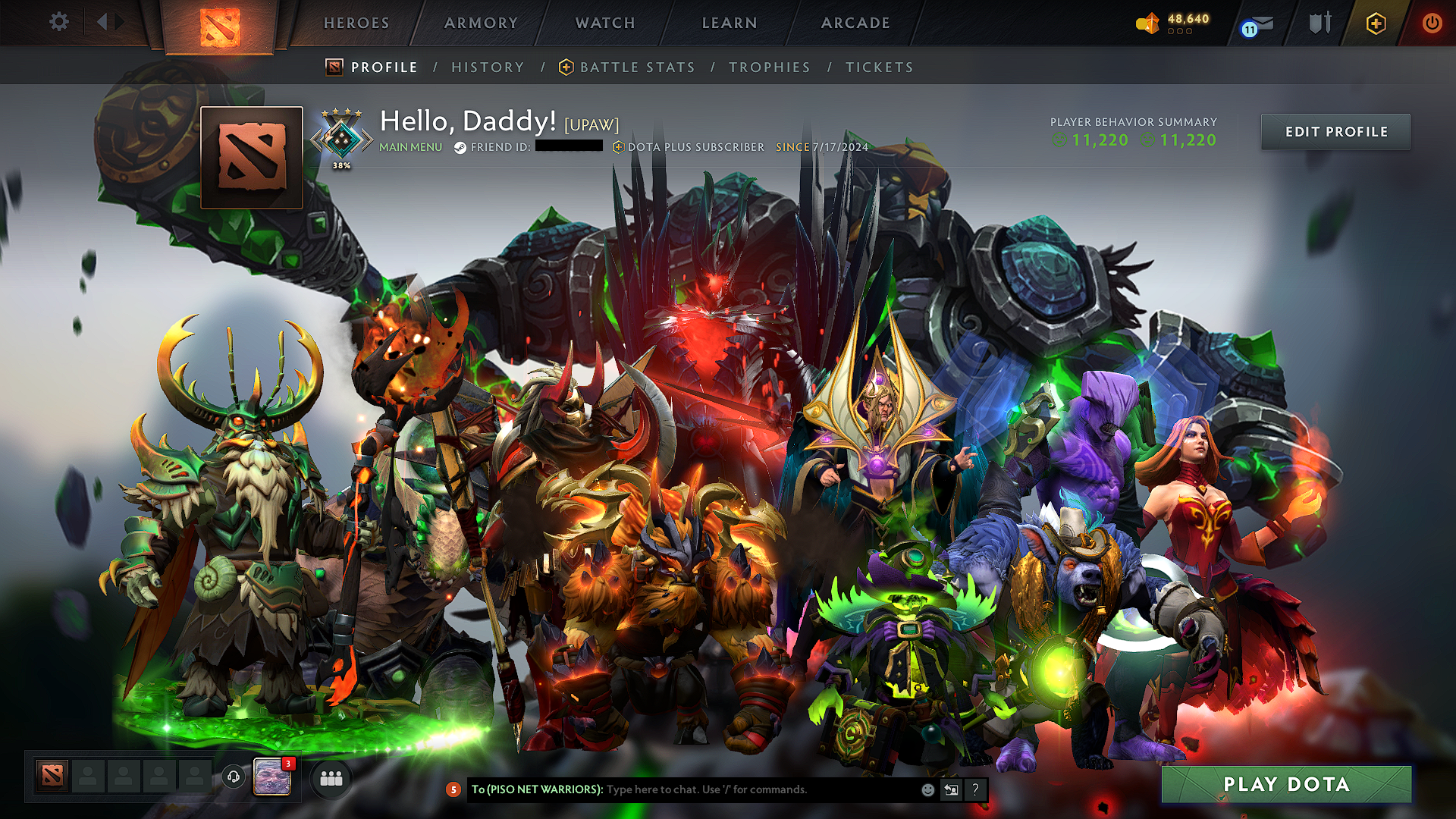
Task: Open the emoji smiley in the chat bar
Action: tap(927, 789)
